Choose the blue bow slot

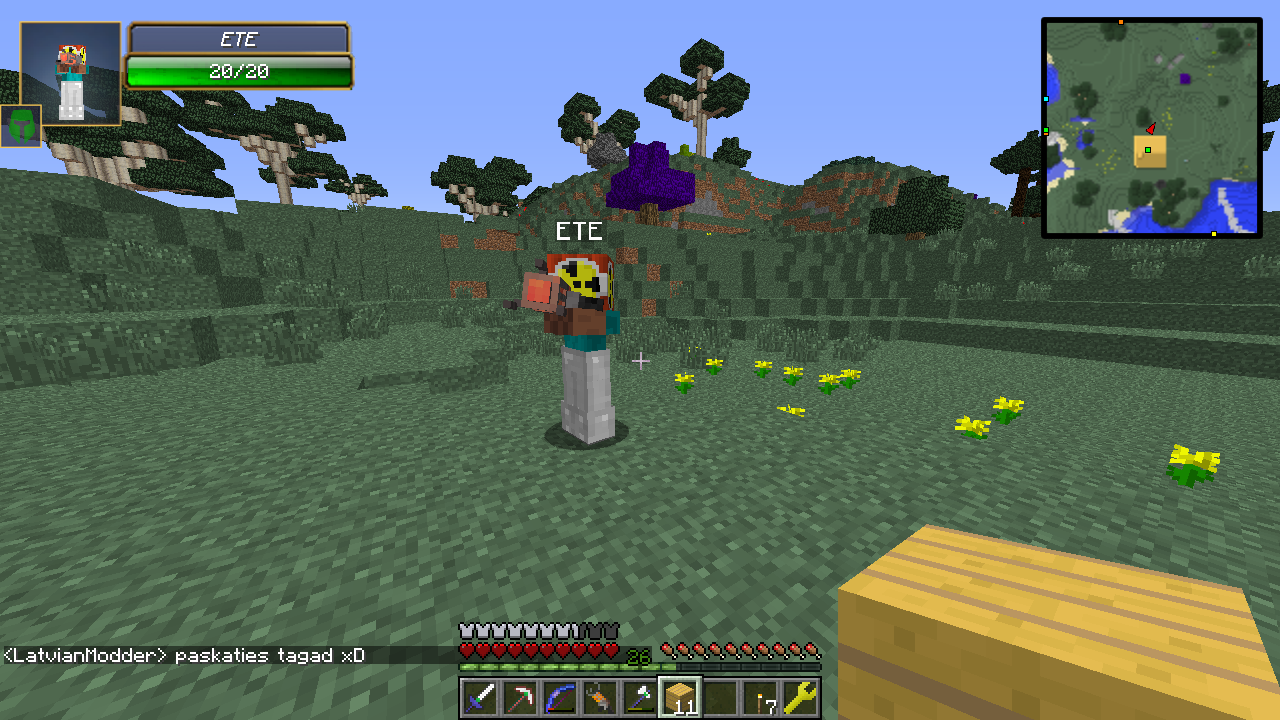coord(560,697)
